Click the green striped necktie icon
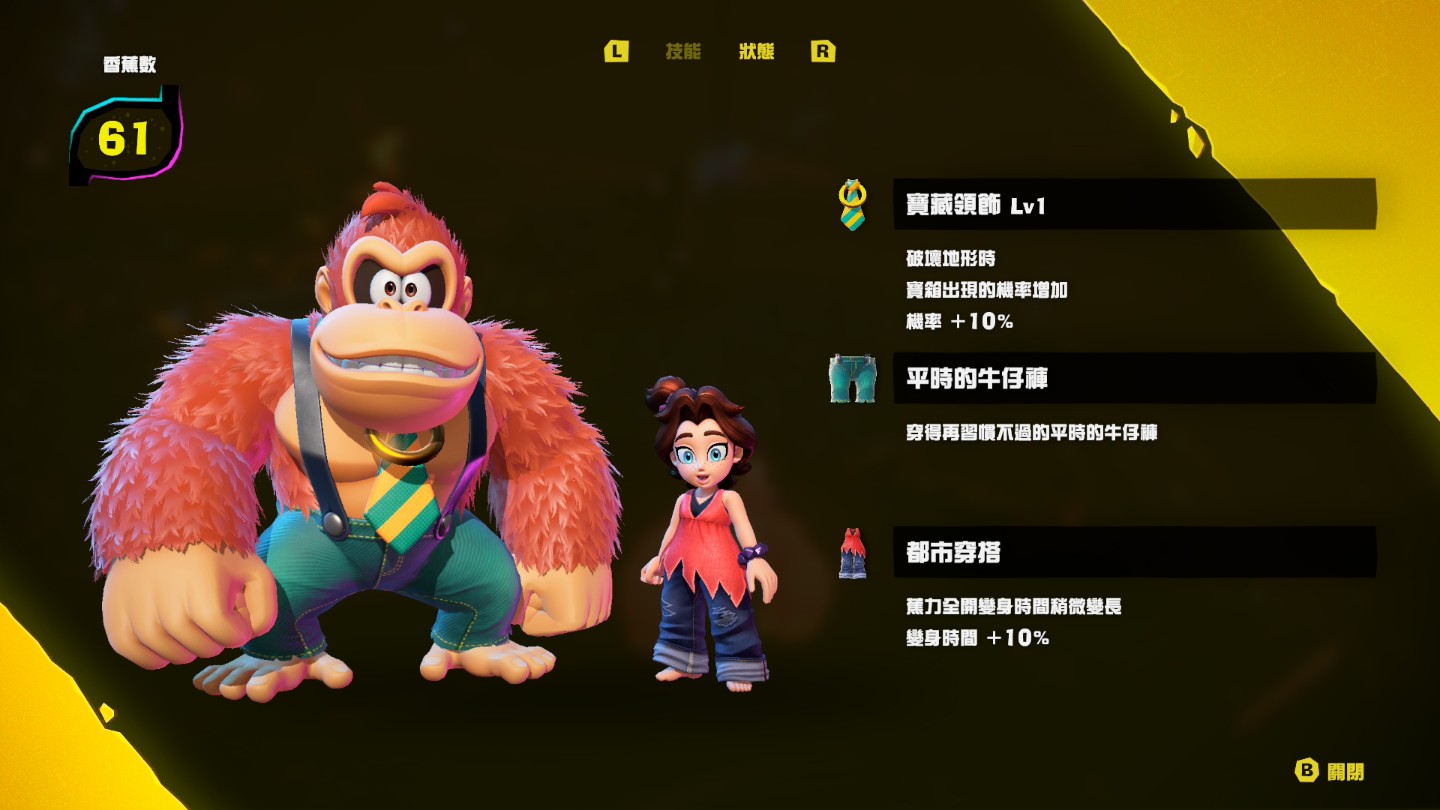This screenshot has height=810, width=1440. [852, 205]
